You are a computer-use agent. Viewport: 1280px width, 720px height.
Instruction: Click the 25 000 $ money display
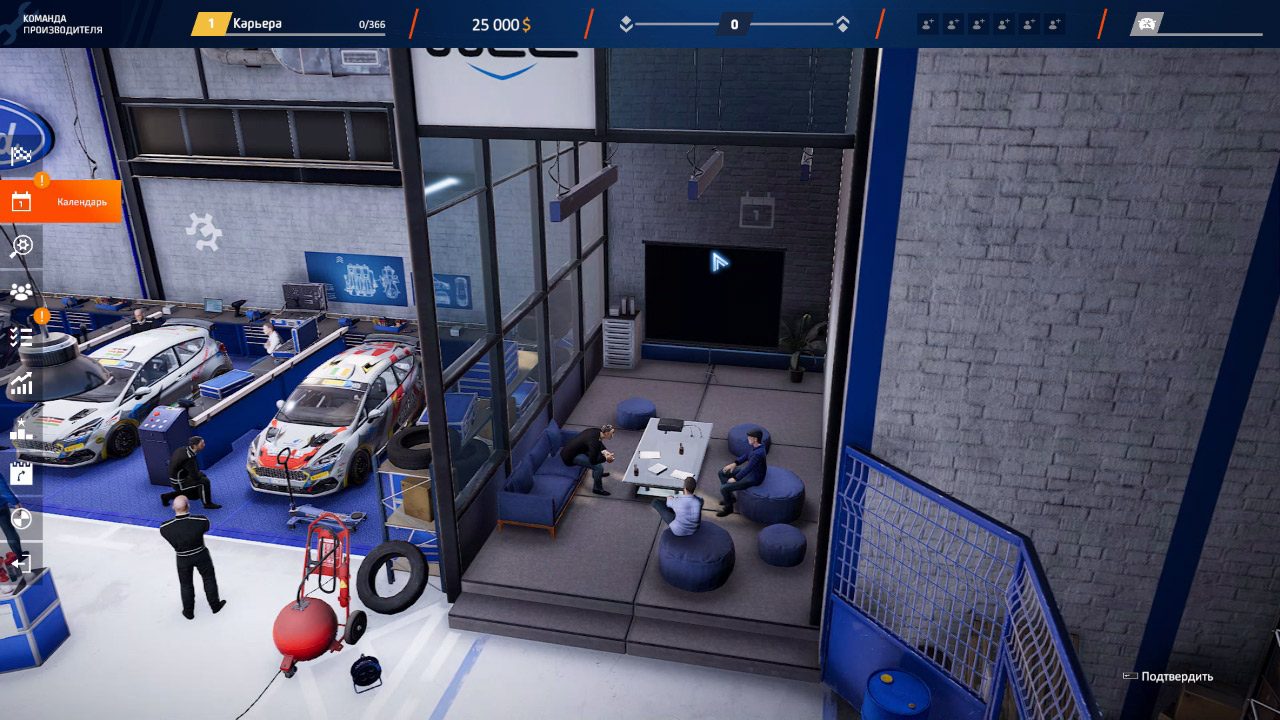coord(499,23)
